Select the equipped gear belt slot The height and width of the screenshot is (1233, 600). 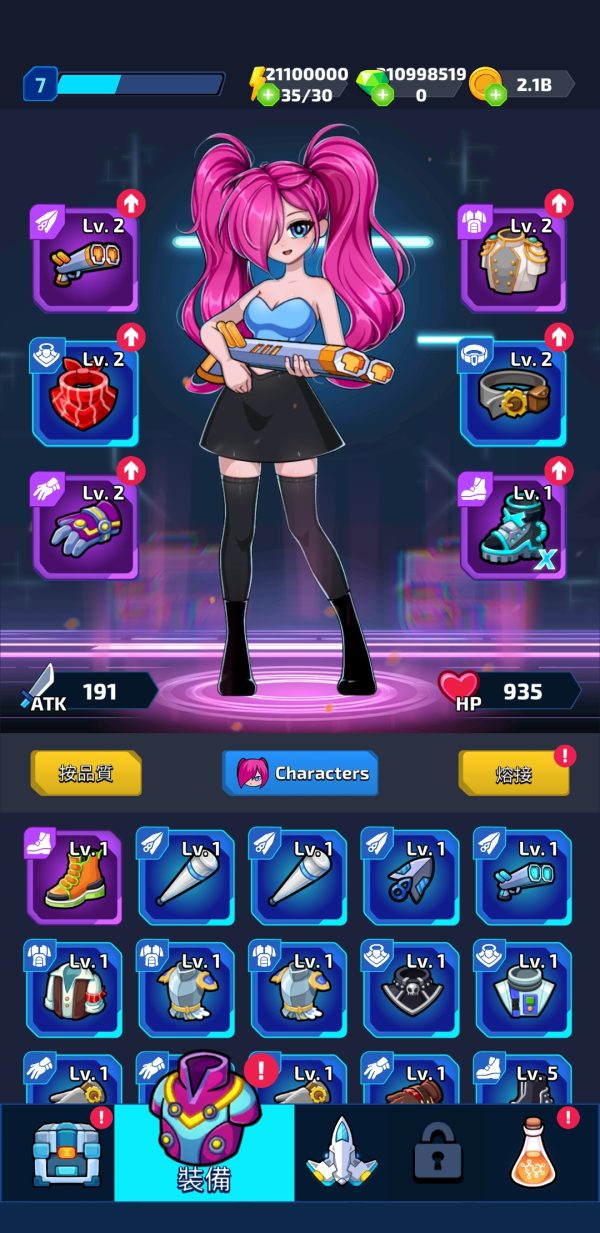(x=513, y=392)
